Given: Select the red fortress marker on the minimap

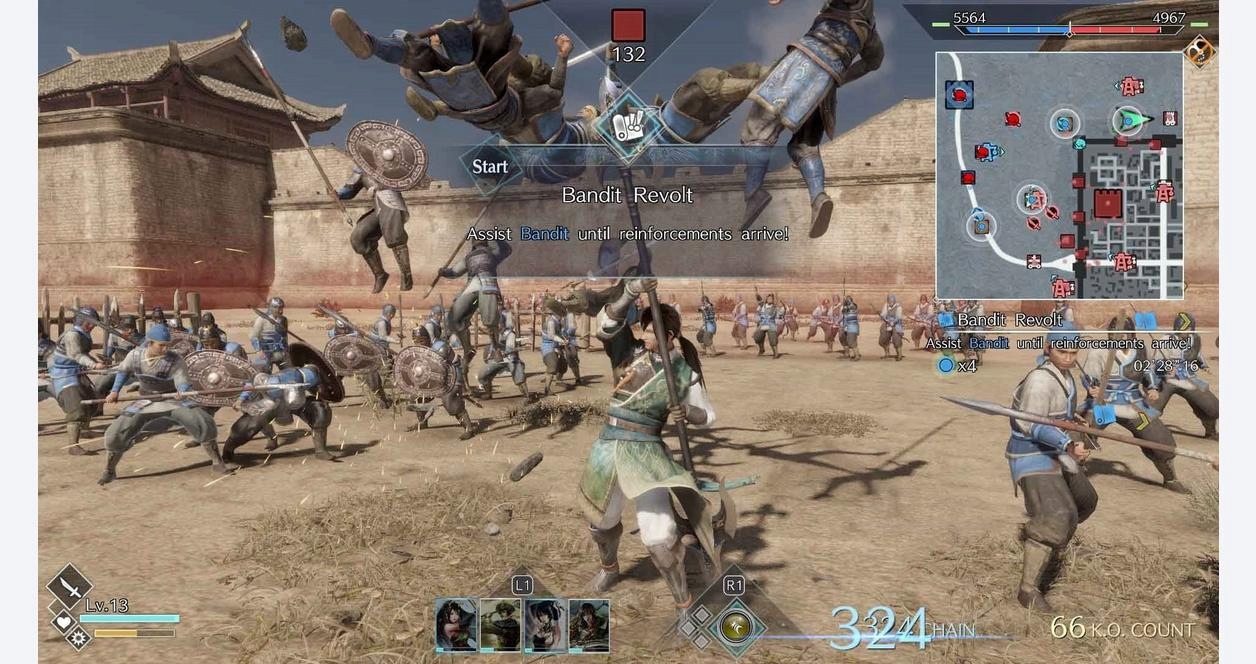Looking at the screenshot, I should tap(1107, 204).
